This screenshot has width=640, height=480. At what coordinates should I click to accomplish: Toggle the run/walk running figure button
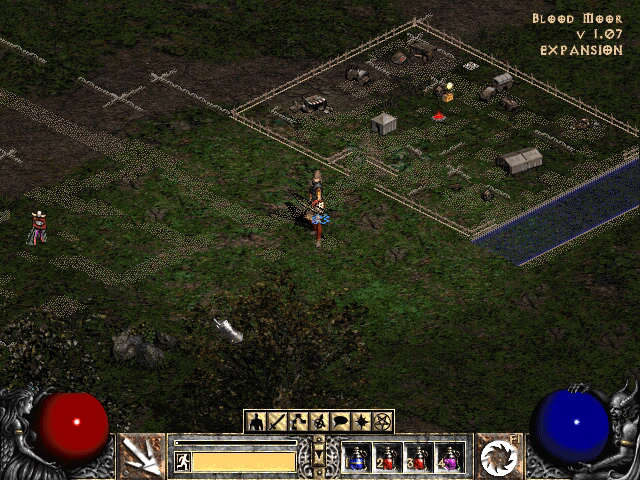coord(183,461)
